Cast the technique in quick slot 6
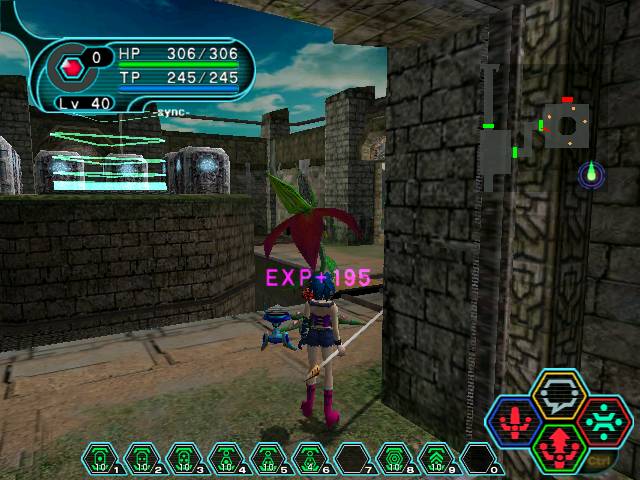Screen dimensions: 640x480 pos(310,459)
